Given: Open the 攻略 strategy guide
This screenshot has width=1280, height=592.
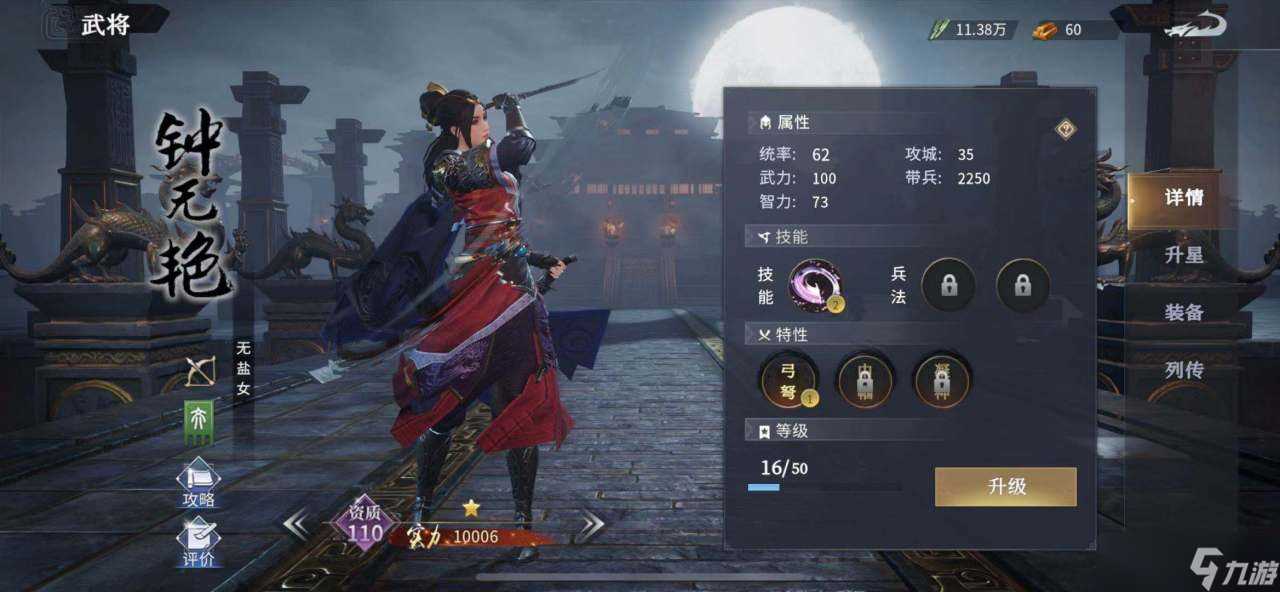Looking at the screenshot, I should pos(198,483).
